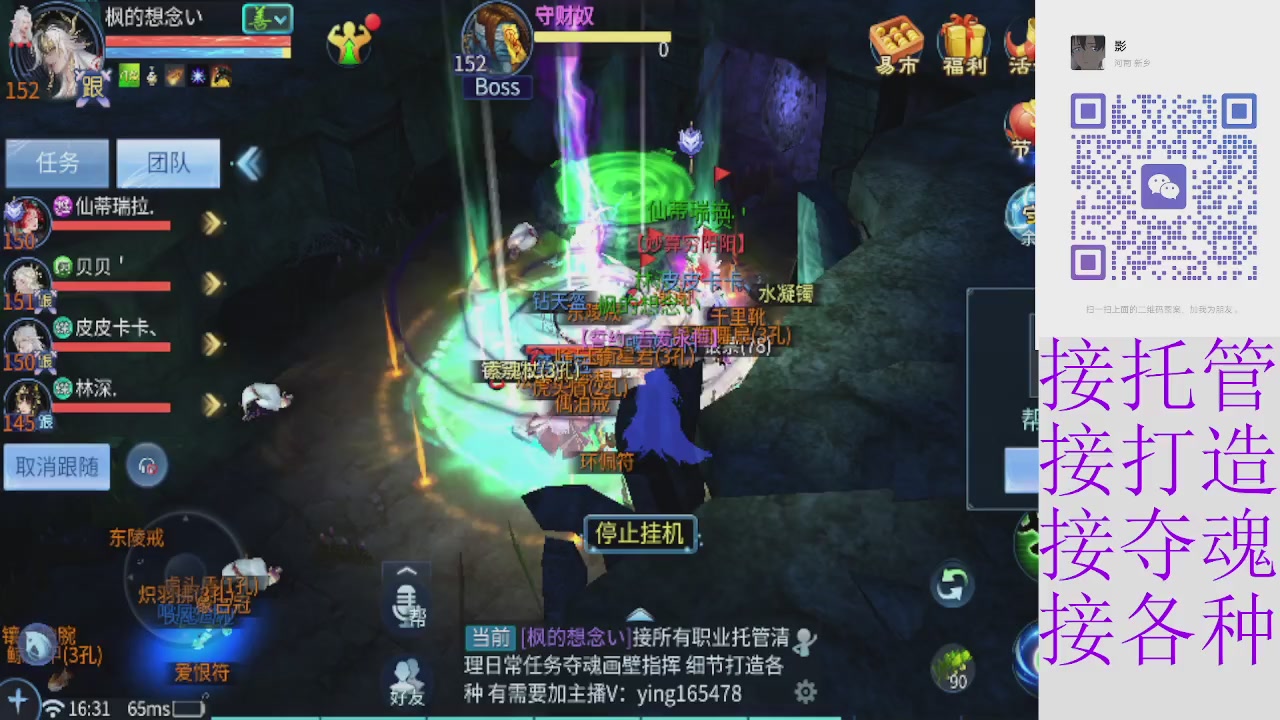Switch to the 任务 tasks tab
Screen dimensions: 1280x720
click(57, 163)
